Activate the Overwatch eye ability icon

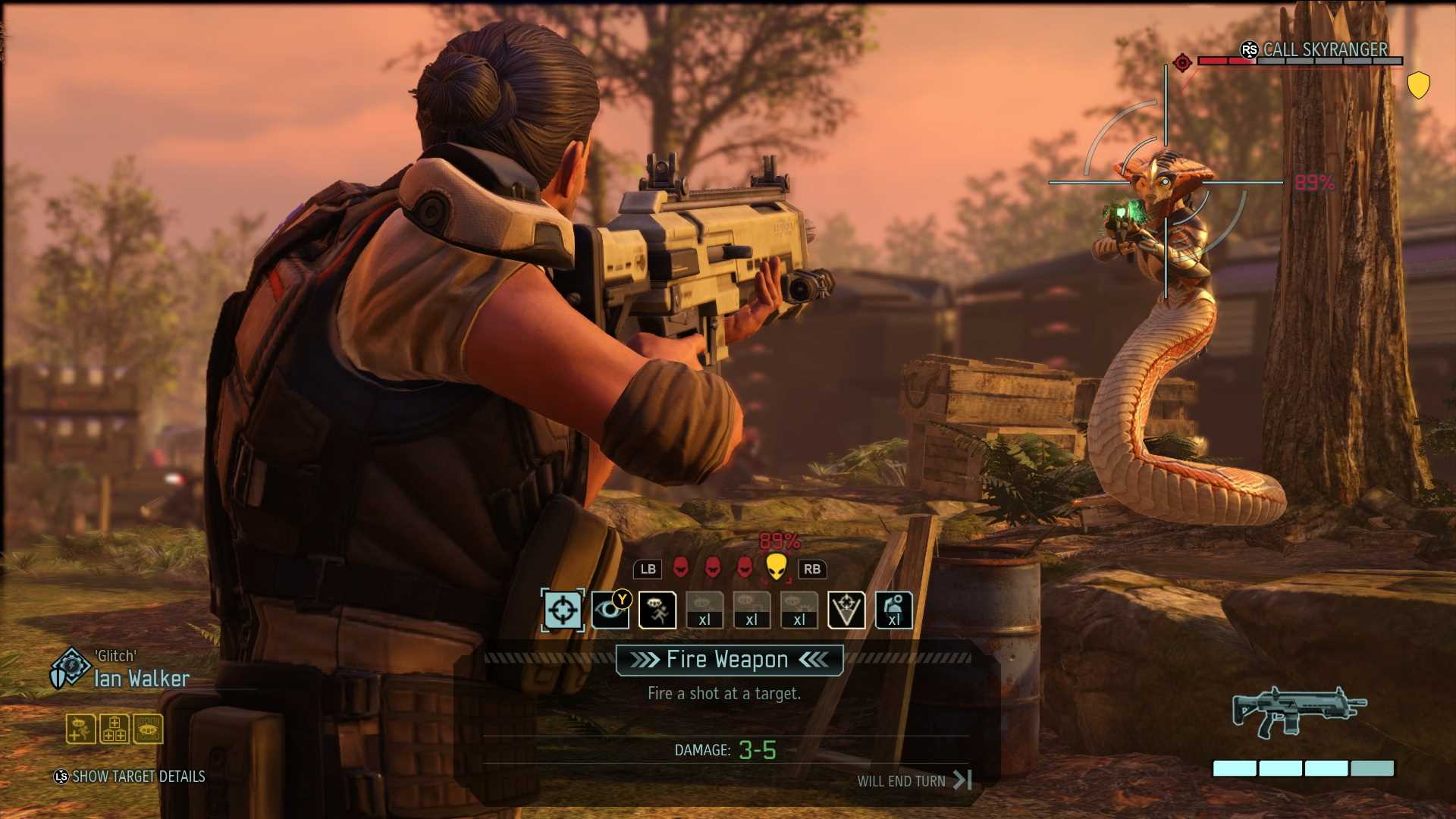[610, 610]
